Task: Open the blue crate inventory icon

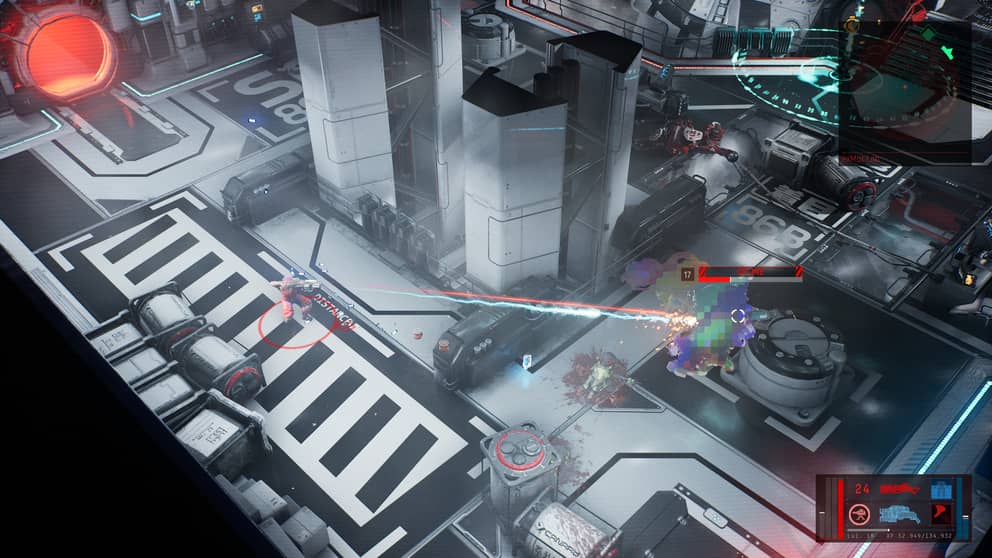Action: click(942, 489)
